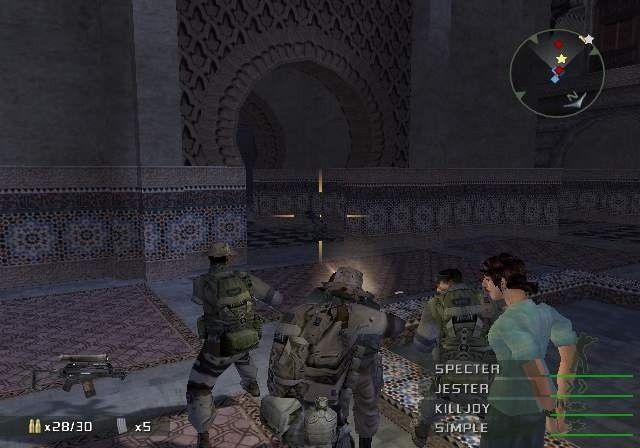Select squad member SPECTER
Screen dimensions: 640x448
click(467, 369)
